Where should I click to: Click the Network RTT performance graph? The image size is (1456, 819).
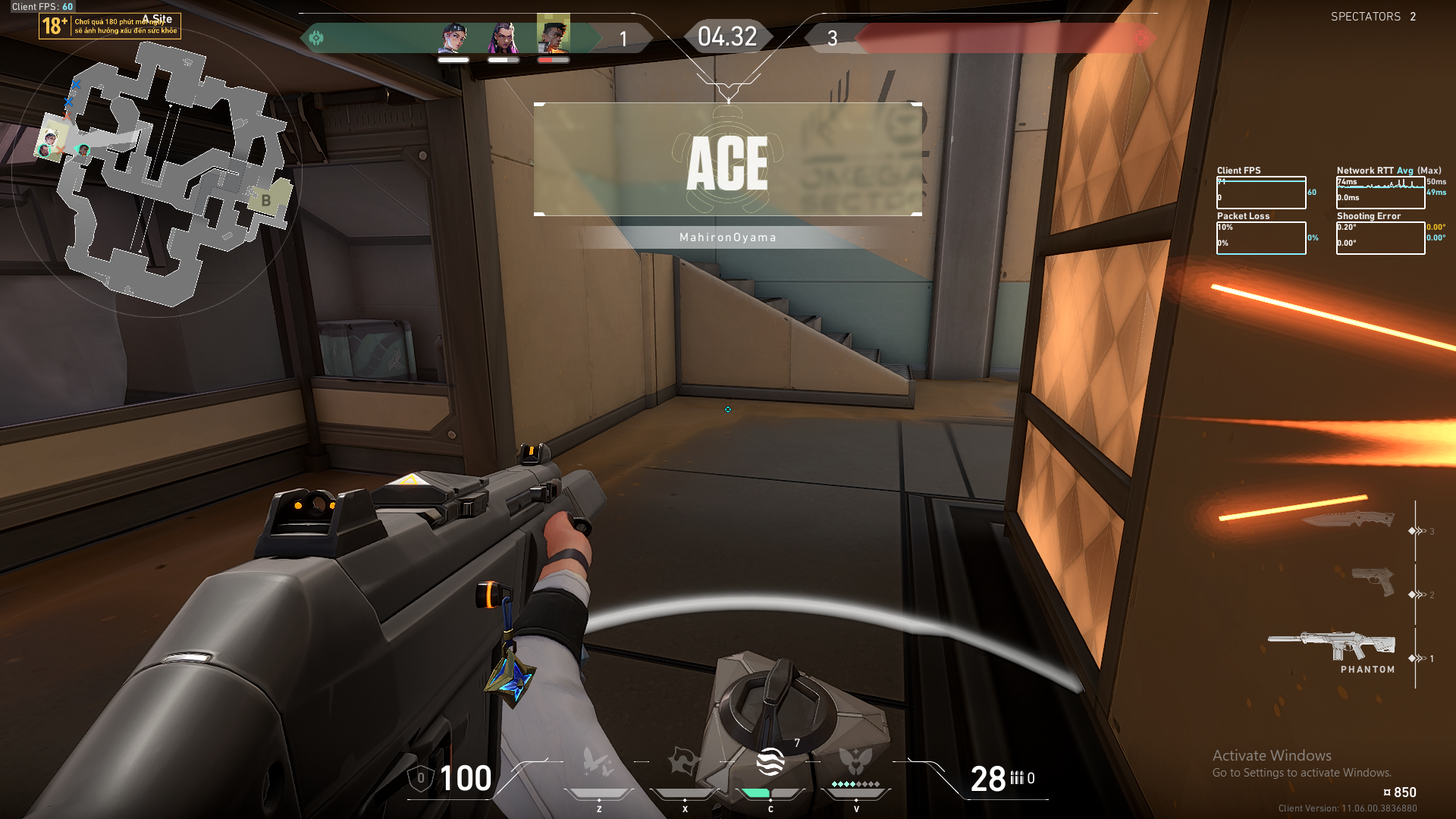(x=1380, y=193)
